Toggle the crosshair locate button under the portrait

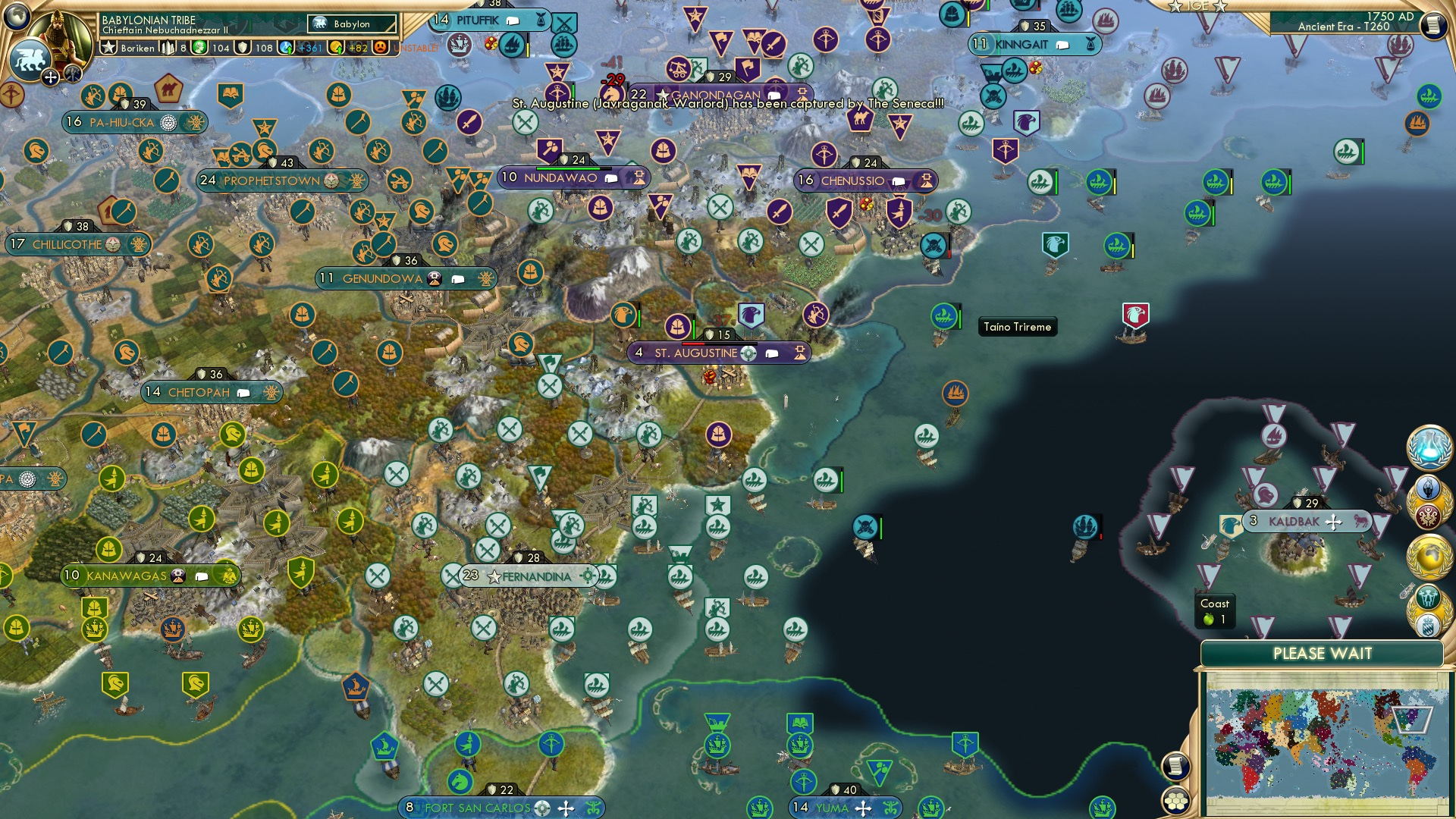pyautogui.click(x=50, y=77)
